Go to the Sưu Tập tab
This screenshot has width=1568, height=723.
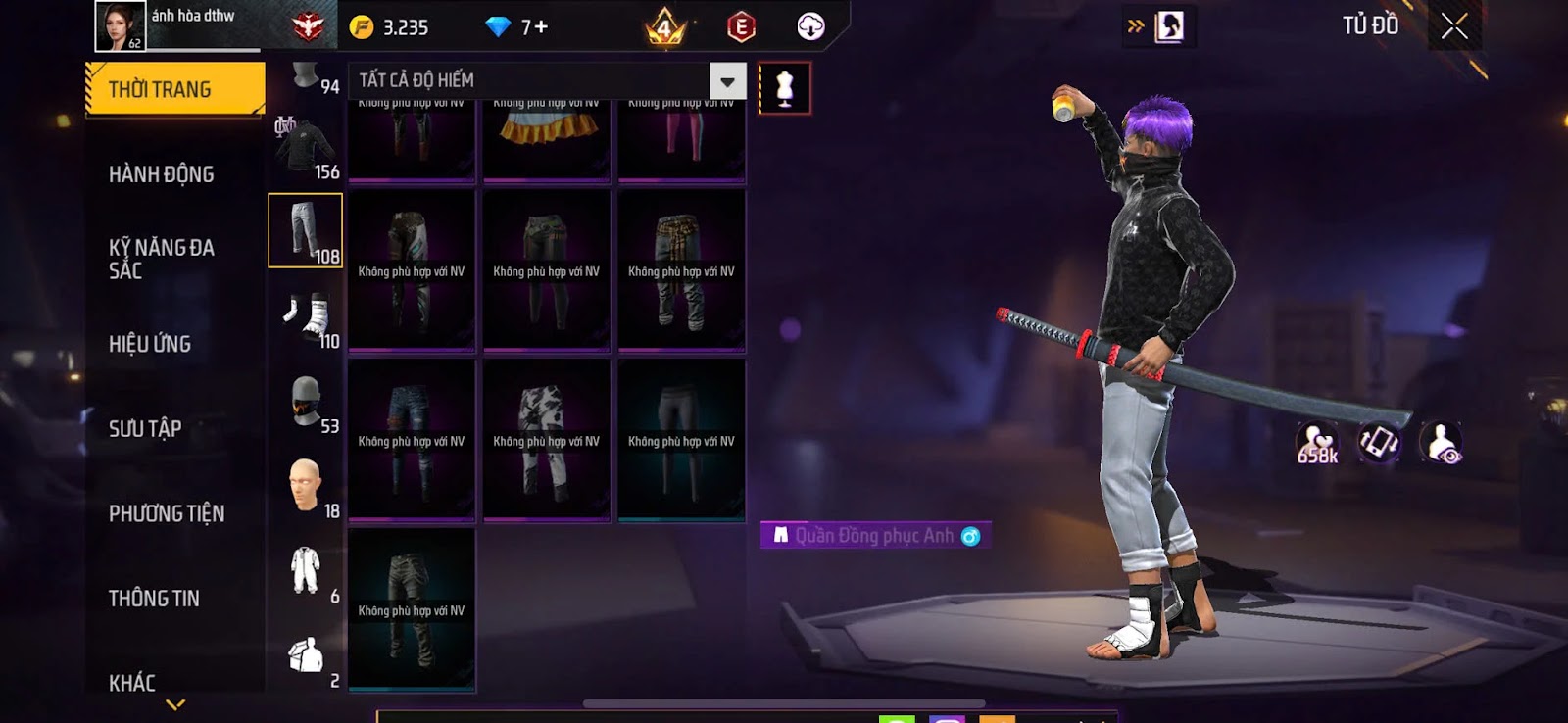[x=145, y=428]
